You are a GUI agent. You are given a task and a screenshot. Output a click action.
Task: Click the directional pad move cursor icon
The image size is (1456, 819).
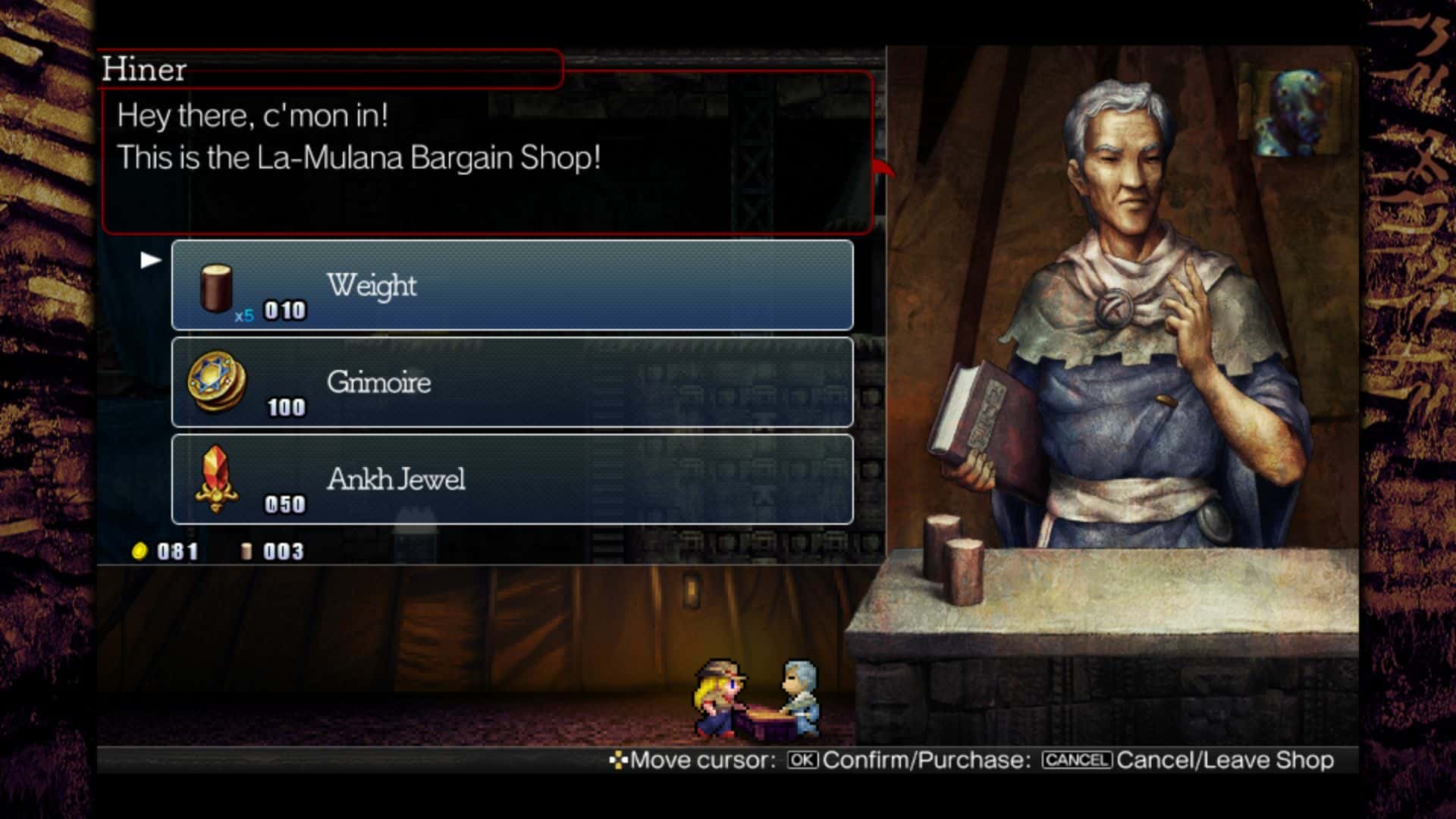point(620,759)
